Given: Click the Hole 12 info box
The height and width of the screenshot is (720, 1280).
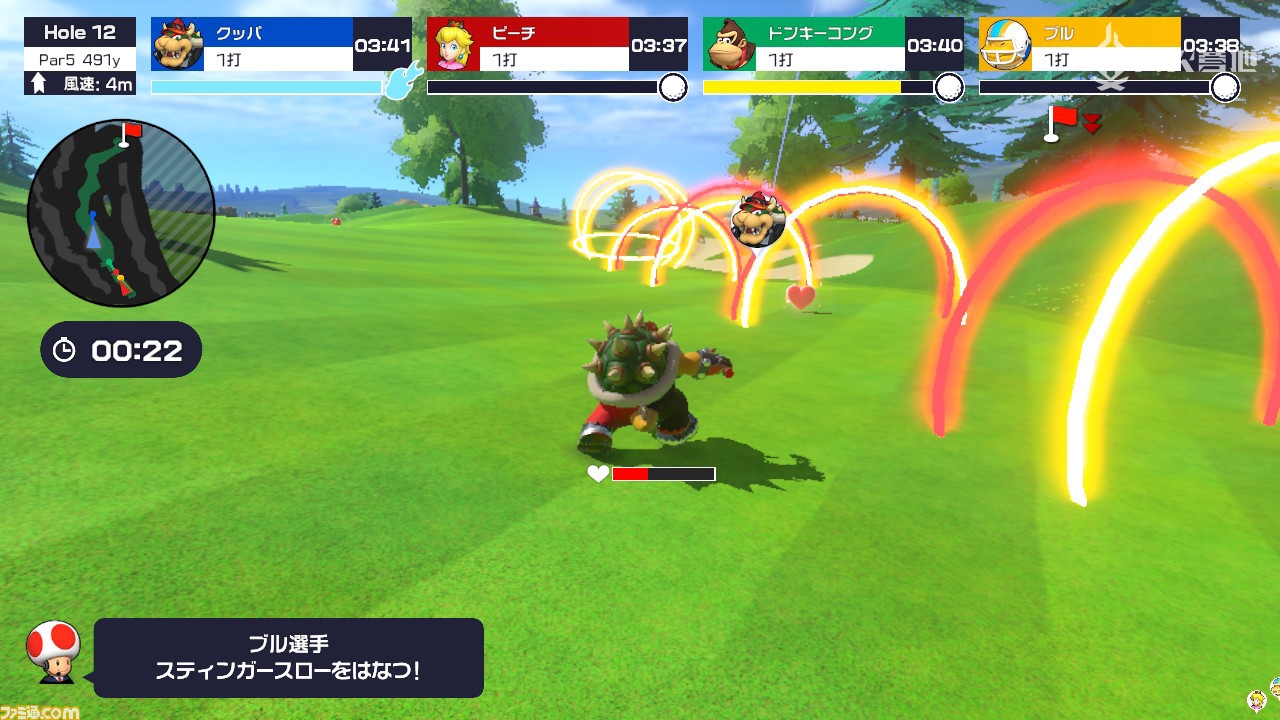Looking at the screenshot, I should (80, 57).
